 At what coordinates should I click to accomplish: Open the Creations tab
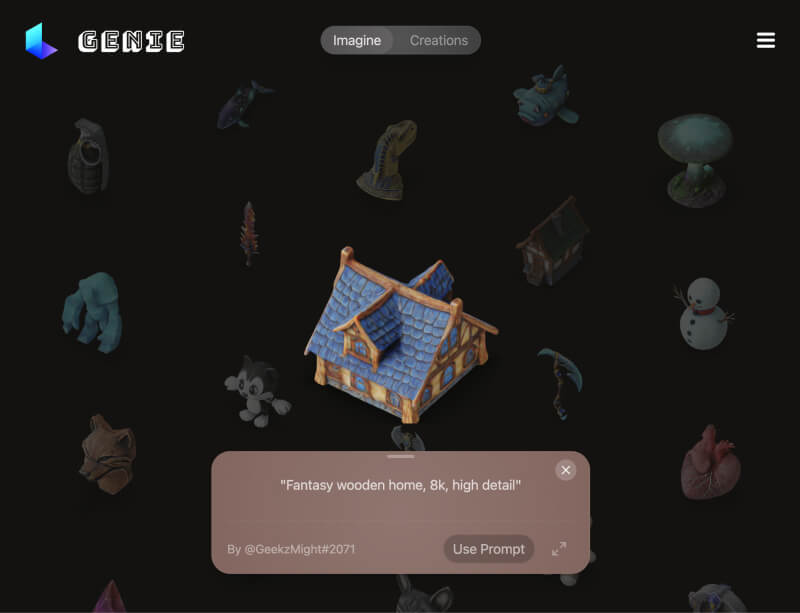tap(438, 41)
